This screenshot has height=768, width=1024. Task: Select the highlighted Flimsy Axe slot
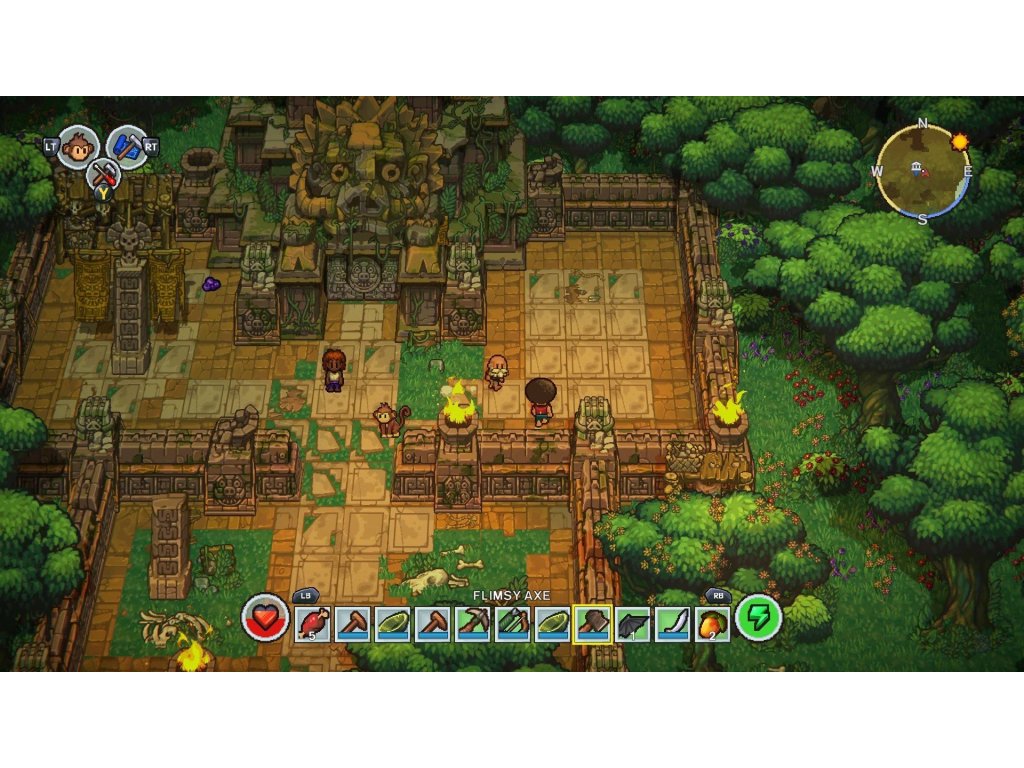[x=592, y=624]
